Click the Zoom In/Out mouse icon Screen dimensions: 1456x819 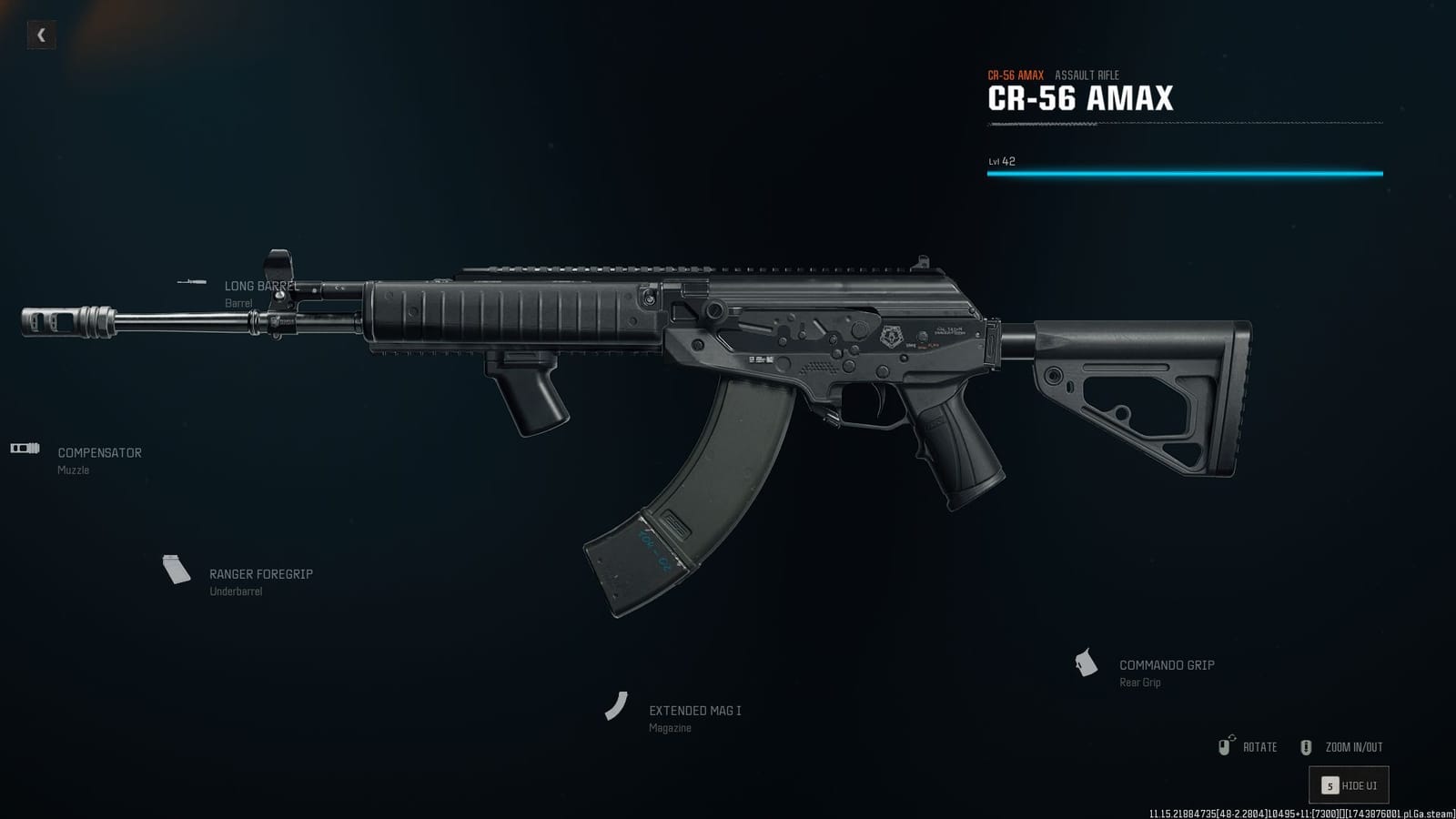click(x=1308, y=746)
